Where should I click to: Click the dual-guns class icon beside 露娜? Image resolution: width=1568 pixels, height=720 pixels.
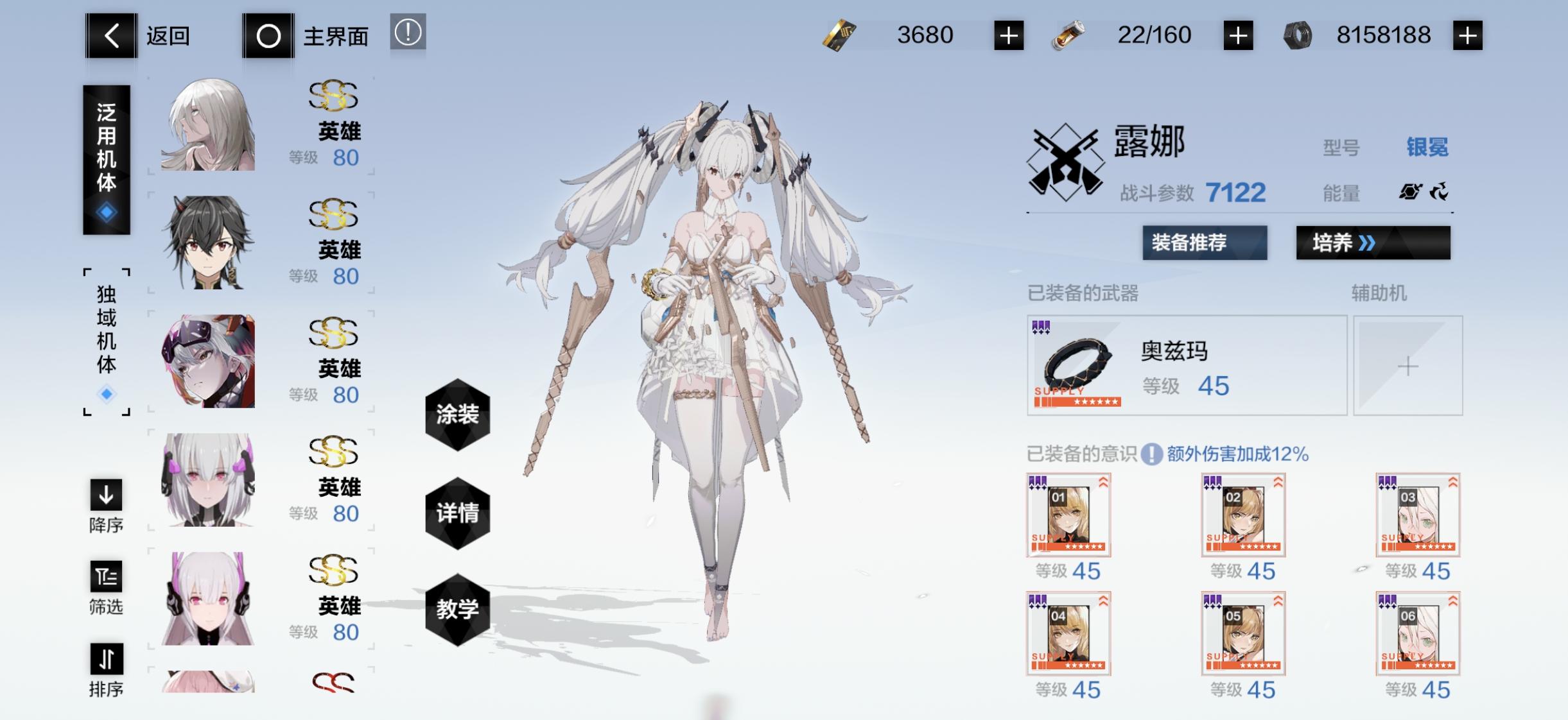click(x=1066, y=160)
